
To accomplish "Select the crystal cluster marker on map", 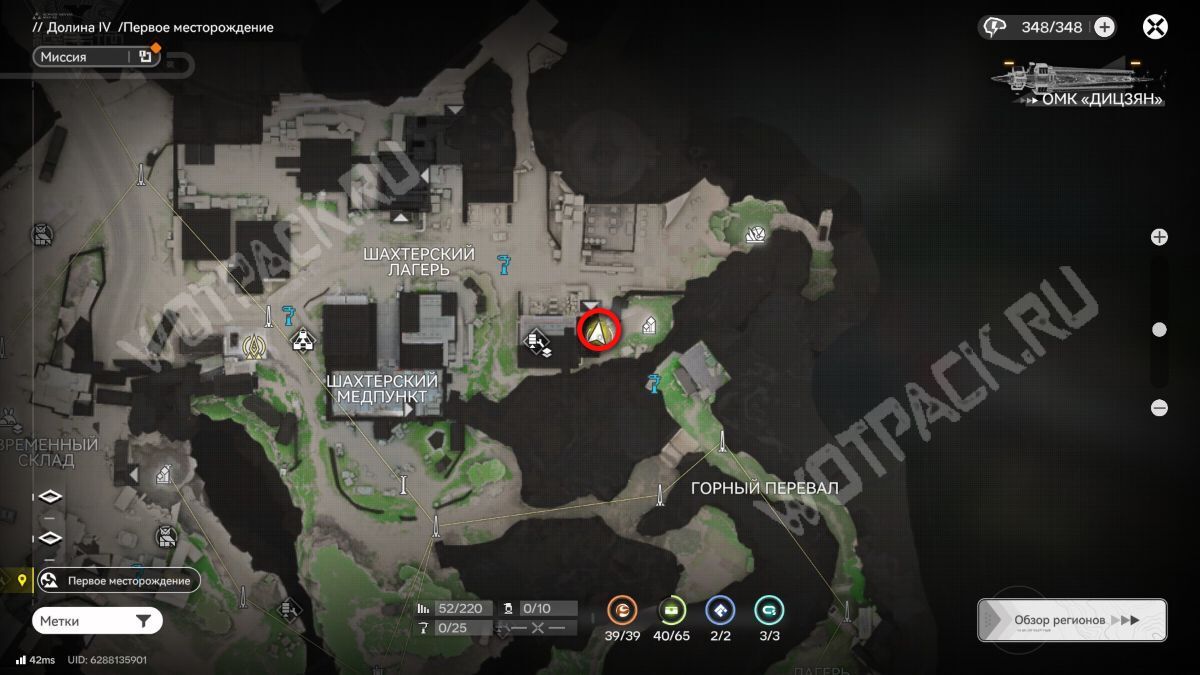I will 757,235.
